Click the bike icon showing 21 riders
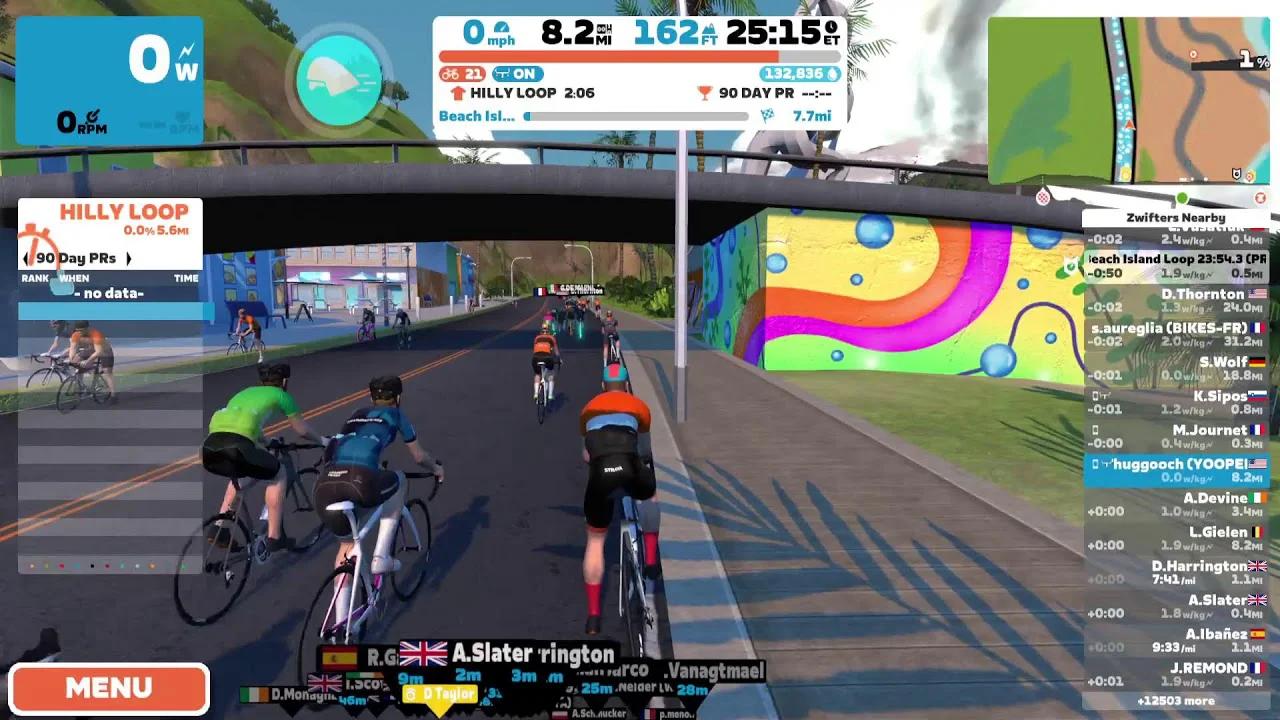 click(450, 74)
